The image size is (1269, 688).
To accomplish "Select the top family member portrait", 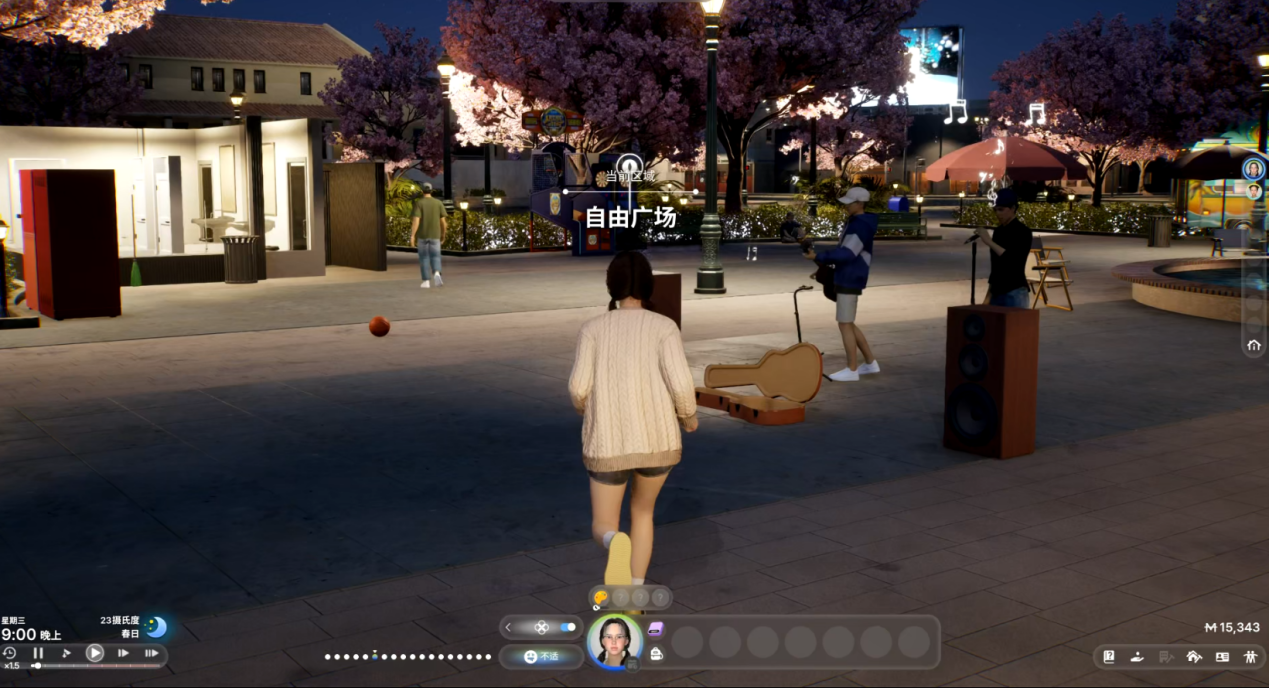I will coord(1254,169).
